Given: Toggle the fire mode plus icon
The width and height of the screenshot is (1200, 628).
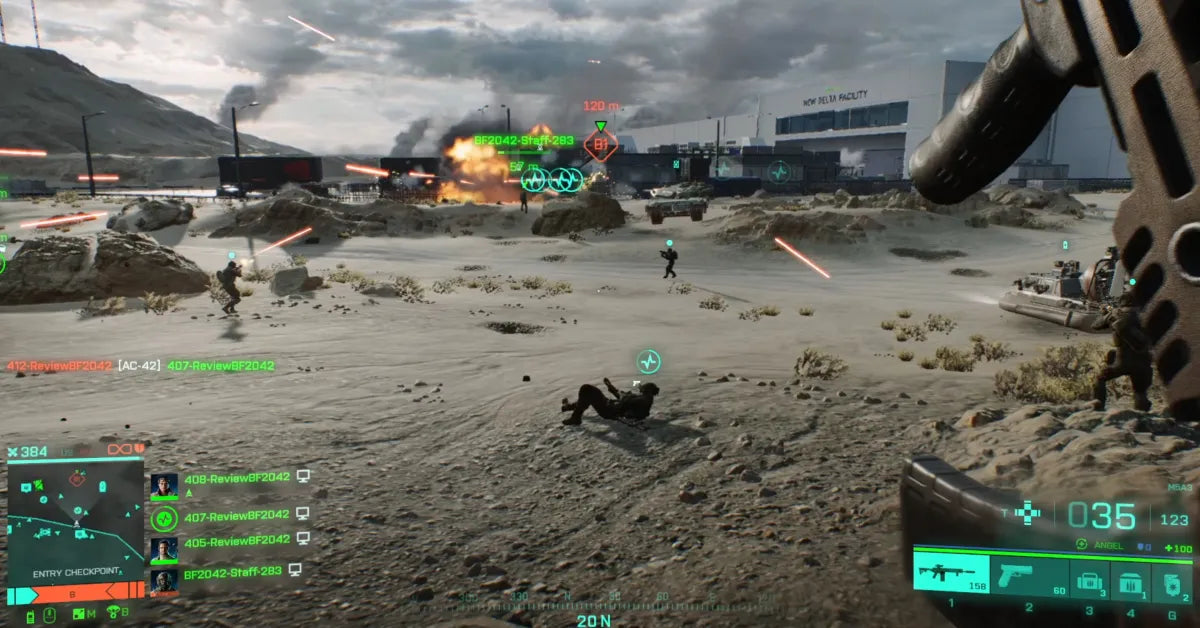Looking at the screenshot, I should (x=1027, y=513).
